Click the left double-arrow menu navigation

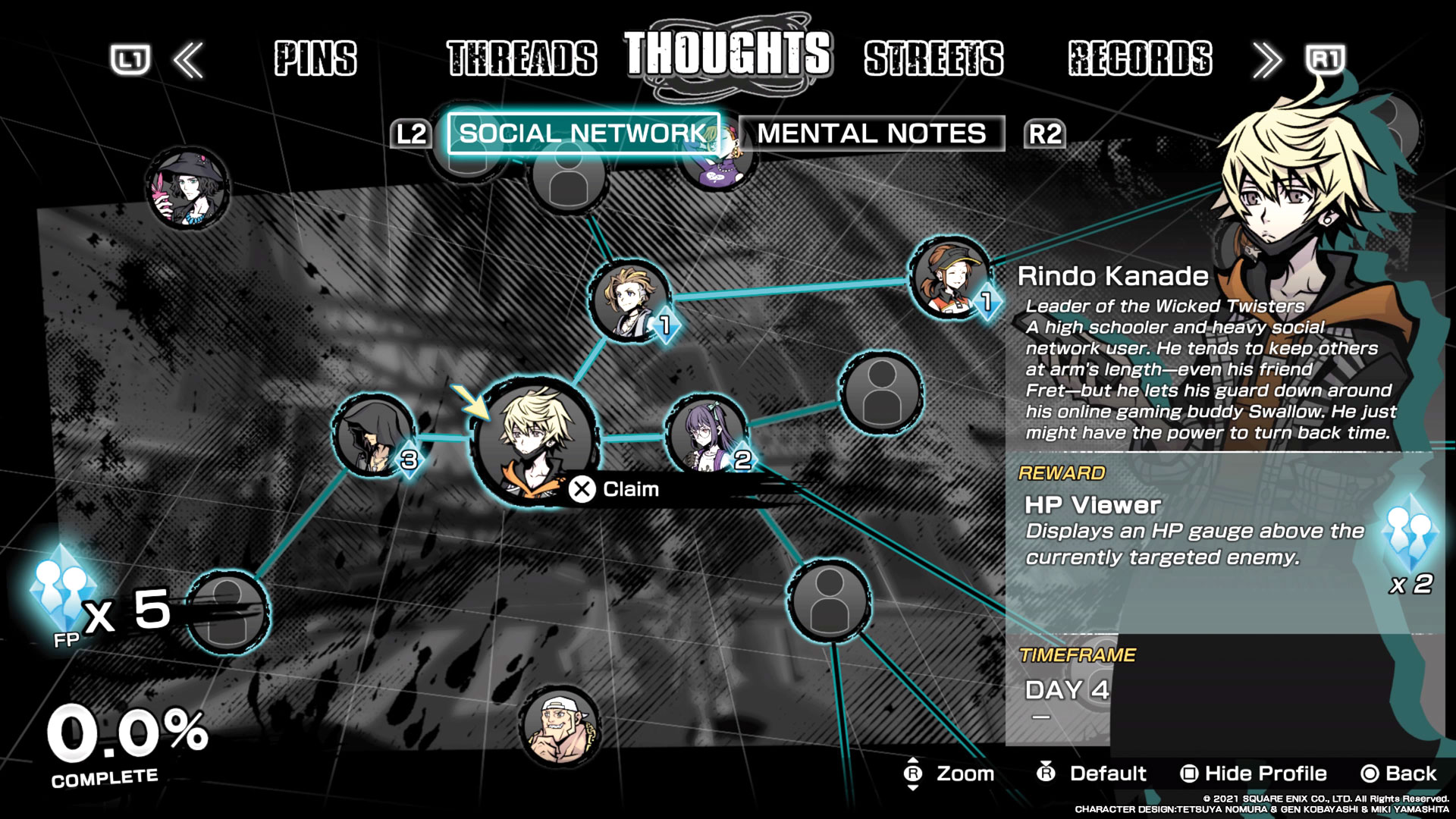click(188, 60)
